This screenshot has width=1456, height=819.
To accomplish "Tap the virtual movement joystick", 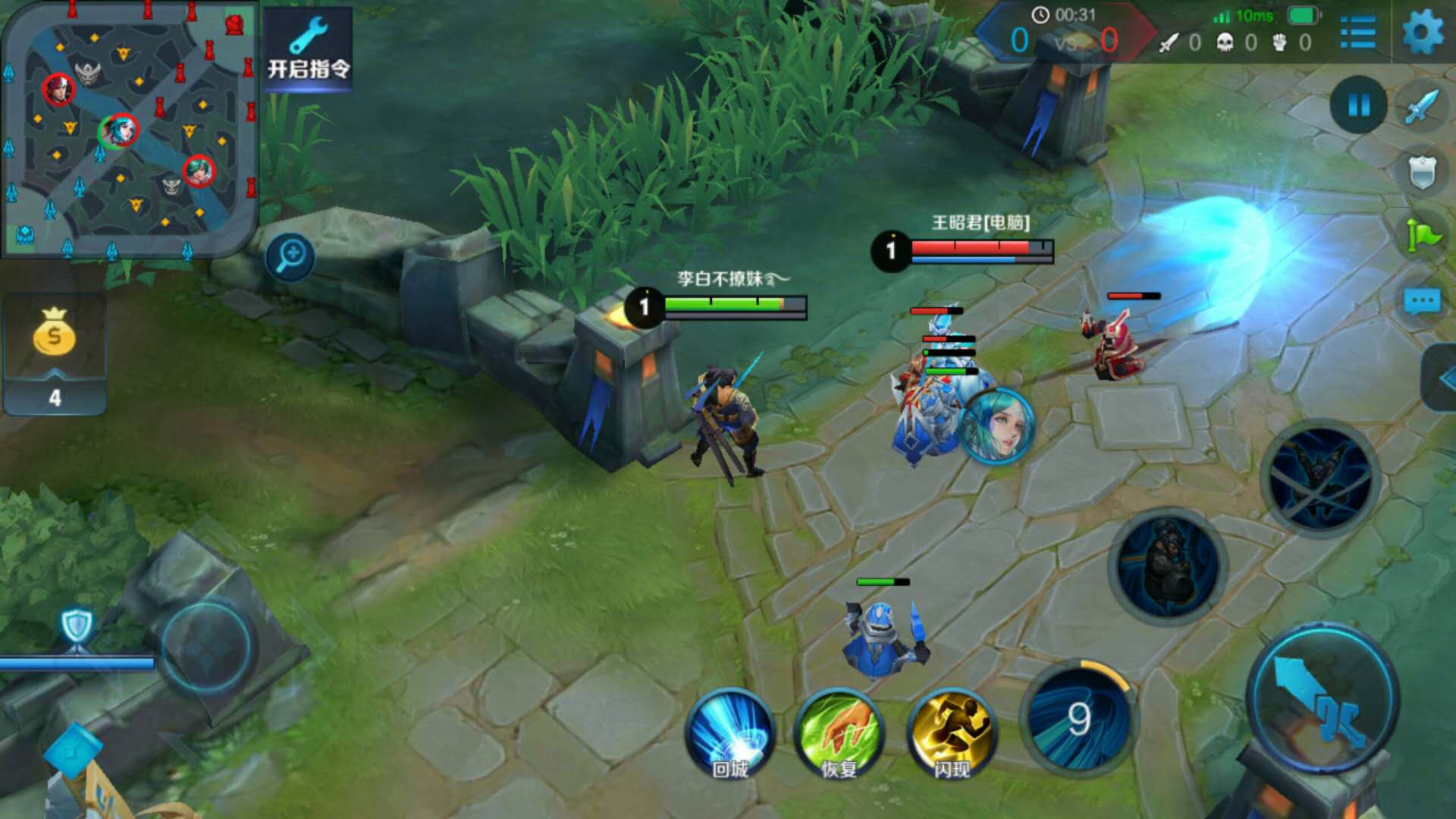I will coord(206,646).
